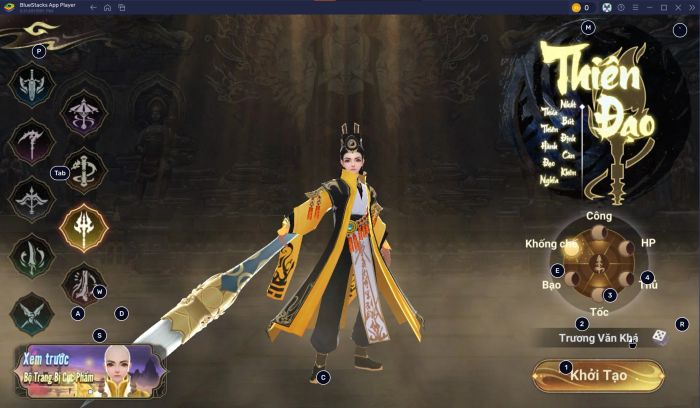Select the twin daggers class icon
The width and height of the screenshot is (700, 408).
tap(31, 255)
